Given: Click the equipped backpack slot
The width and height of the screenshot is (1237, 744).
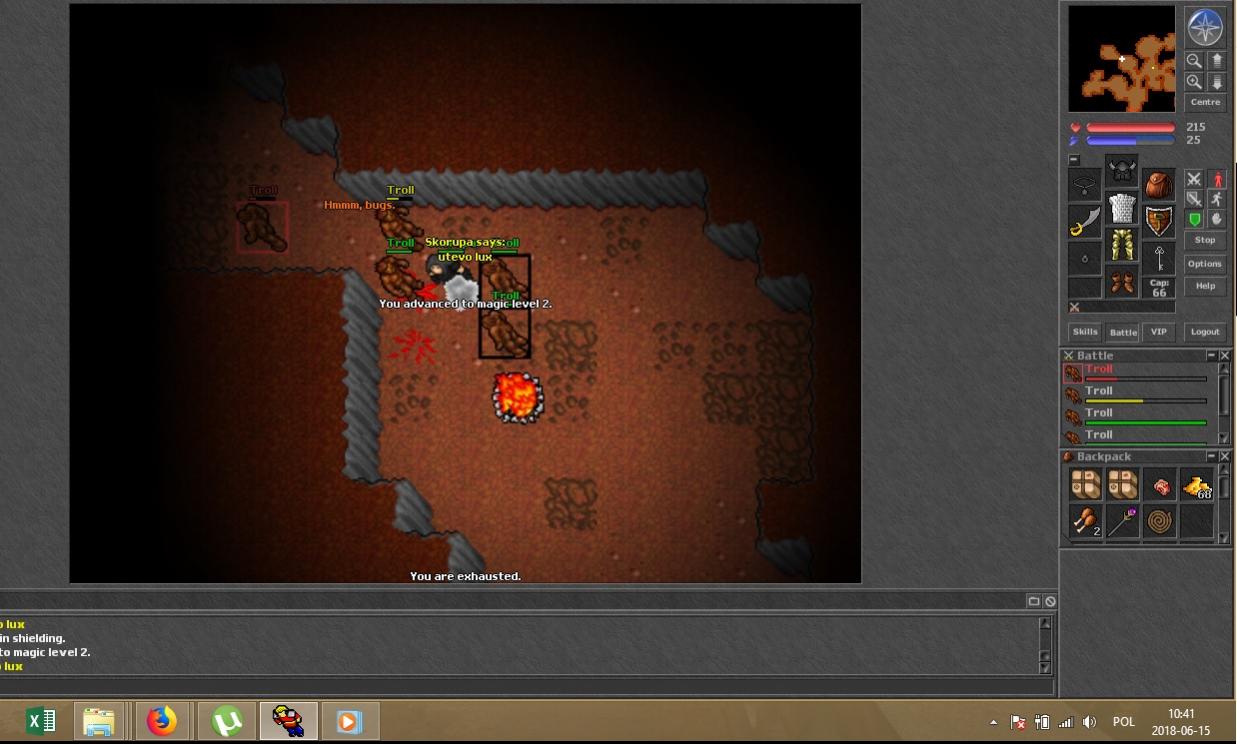Looking at the screenshot, I should pos(1159,185).
